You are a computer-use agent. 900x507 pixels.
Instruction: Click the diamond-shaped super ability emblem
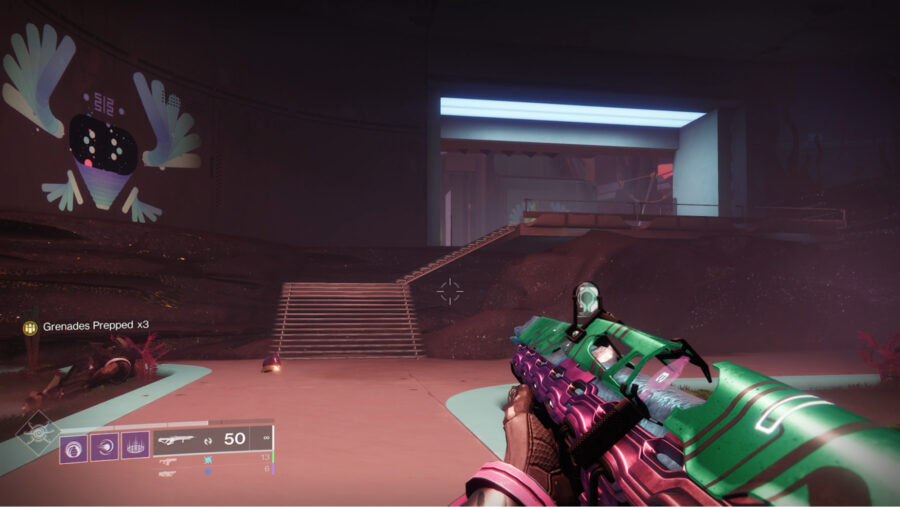[x=37, y=435]
